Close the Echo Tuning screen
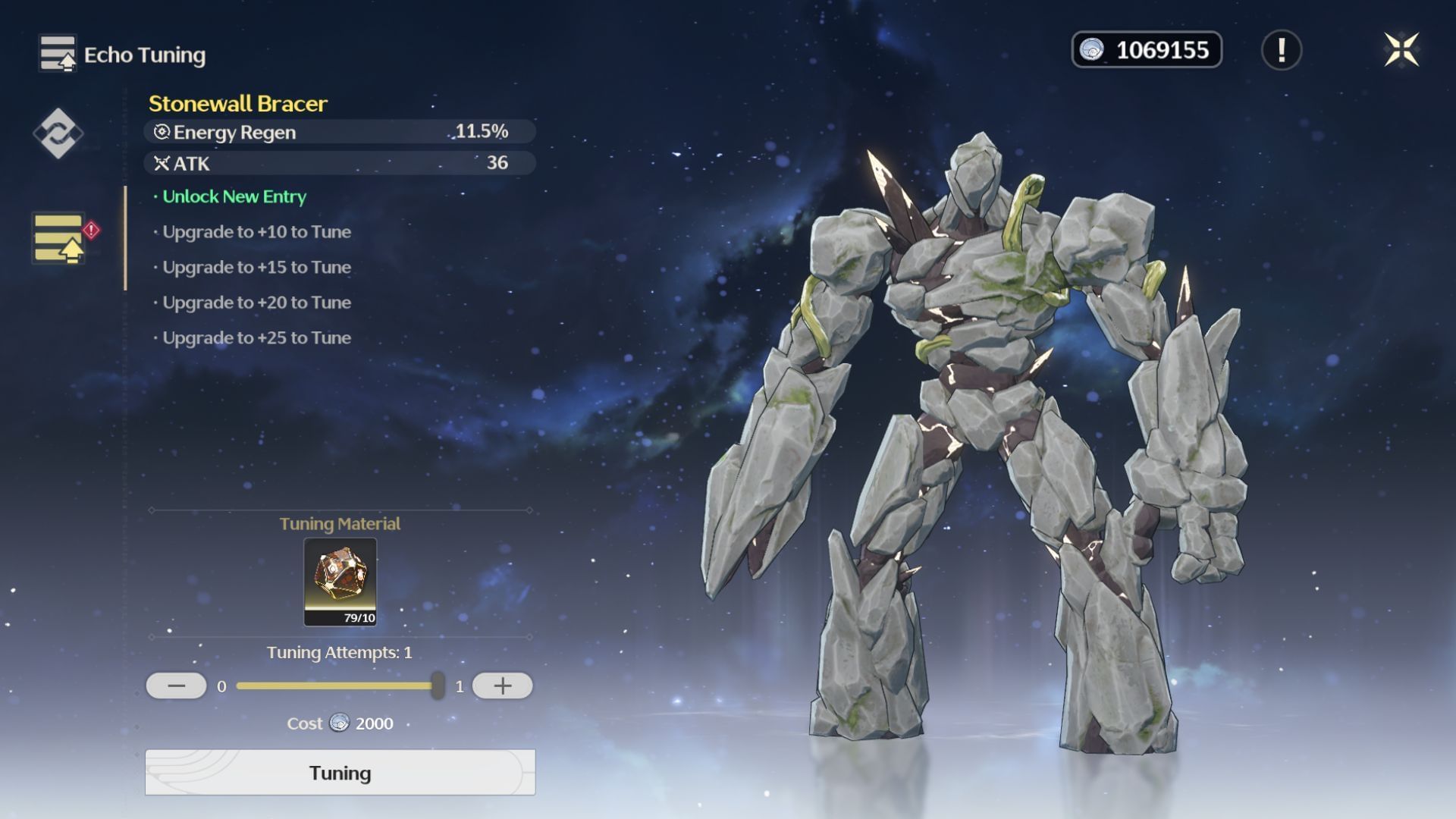Viewport: 1456px width, 819px height. coord(1401,50)
